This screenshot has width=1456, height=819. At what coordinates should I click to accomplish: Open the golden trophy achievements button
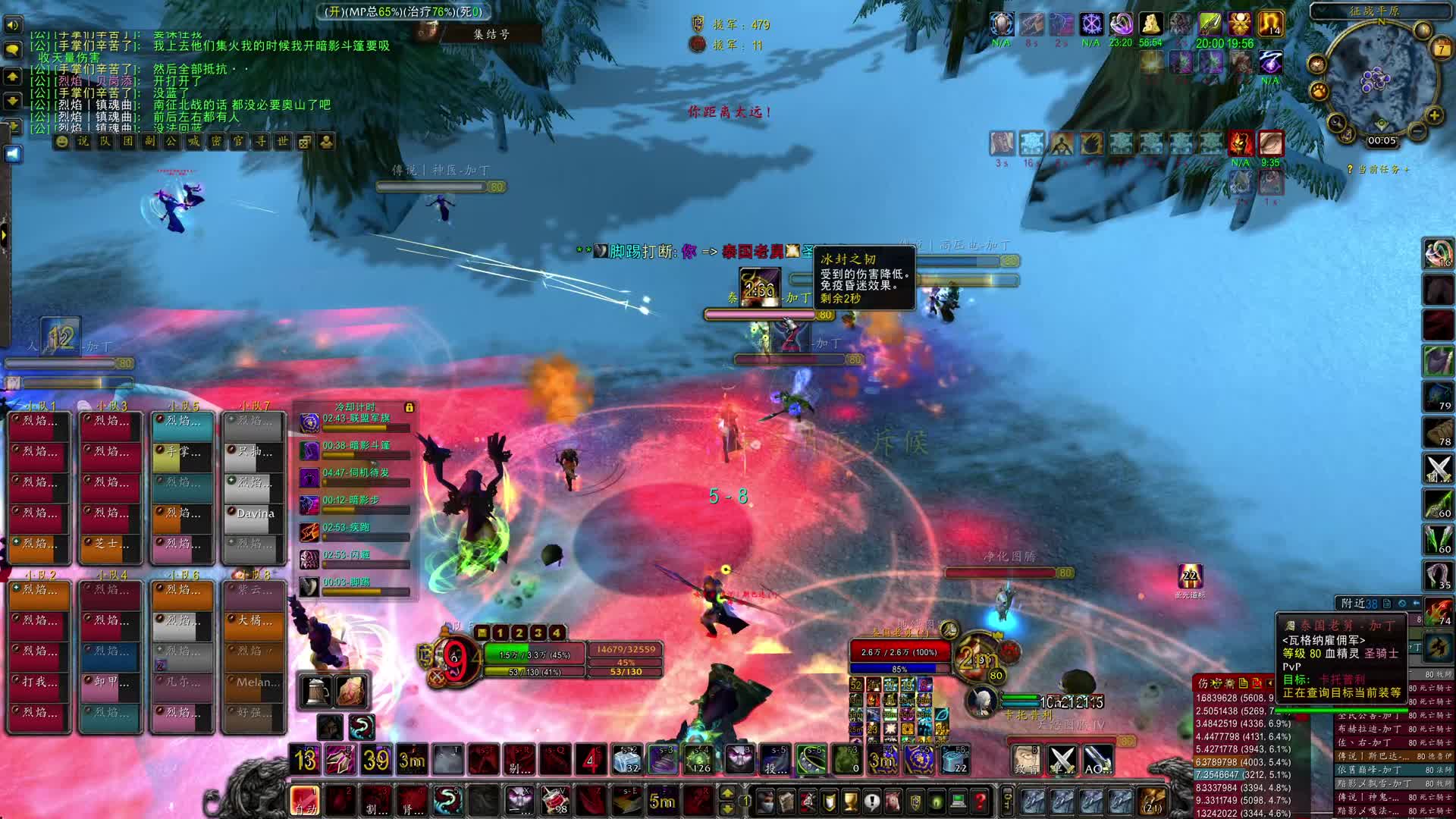tap(850, 801)
